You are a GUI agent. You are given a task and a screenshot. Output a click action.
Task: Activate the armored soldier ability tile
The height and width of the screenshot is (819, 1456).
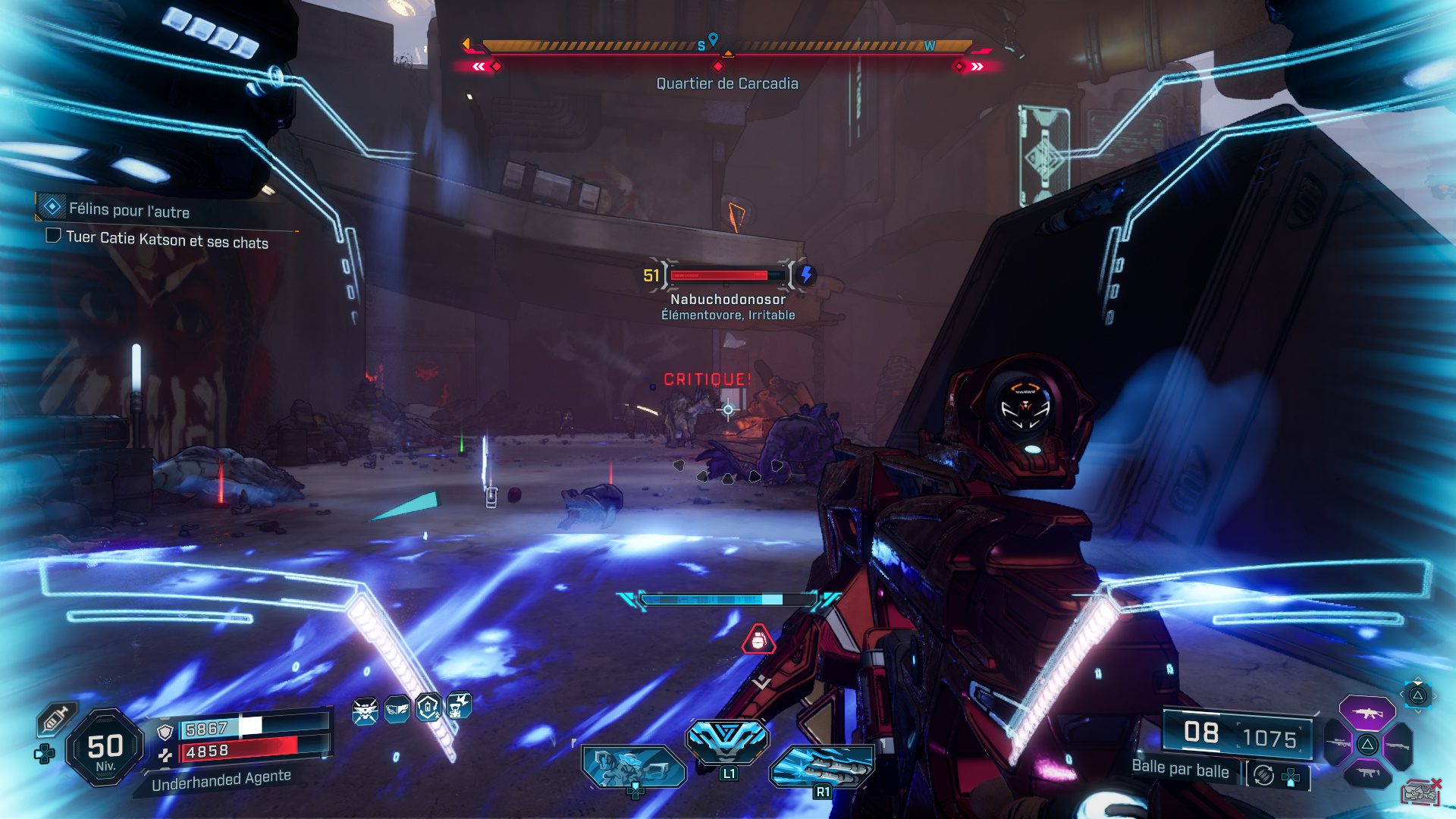click(633, 766)
